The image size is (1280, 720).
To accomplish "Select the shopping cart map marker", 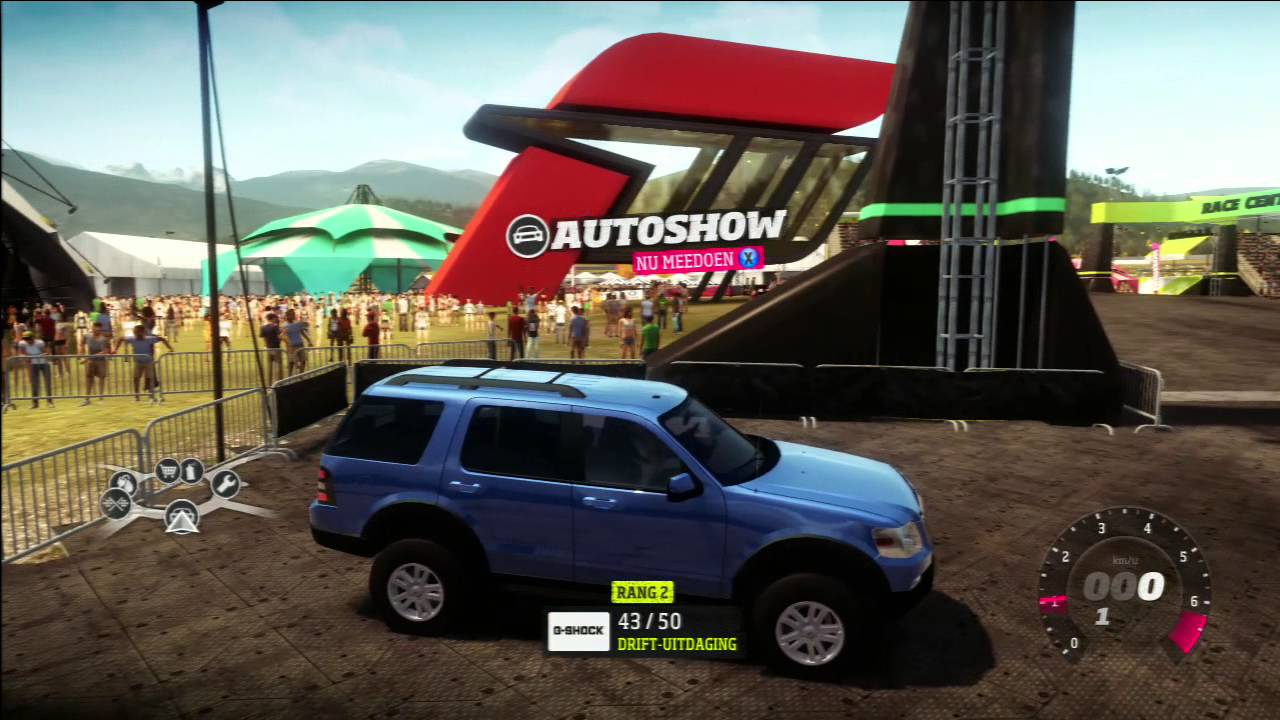I will (x=167, y=469).
